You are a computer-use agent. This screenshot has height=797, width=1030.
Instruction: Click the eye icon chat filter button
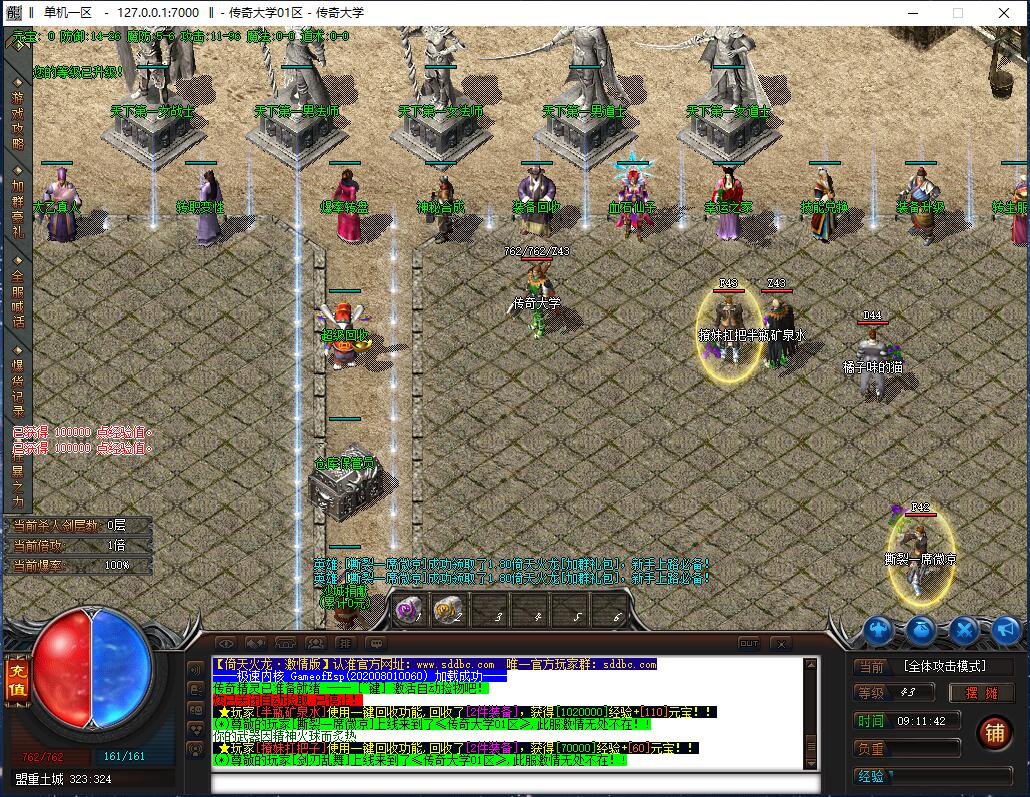click(226, 643)
